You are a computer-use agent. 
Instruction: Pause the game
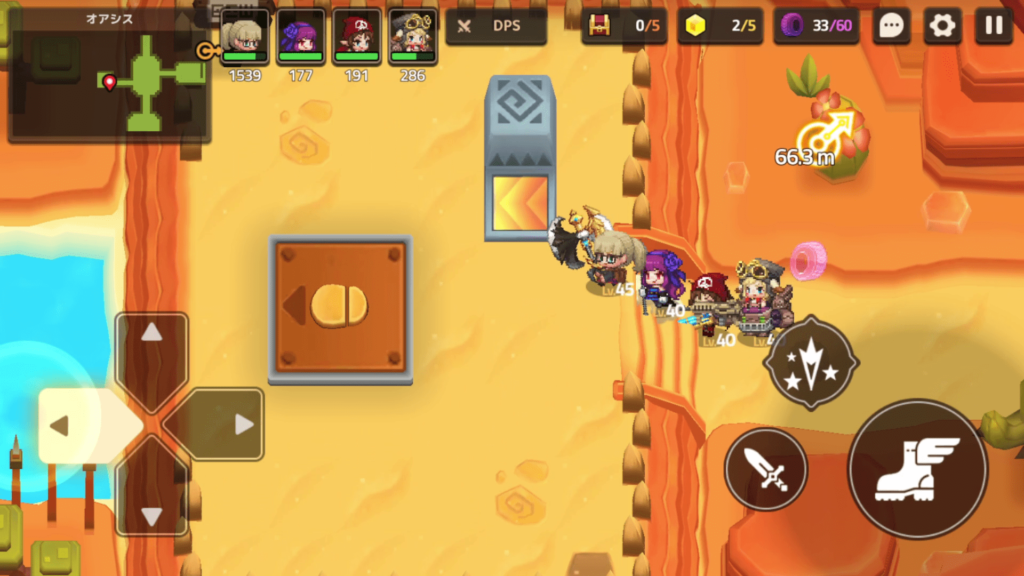click(x=993, y=26)
